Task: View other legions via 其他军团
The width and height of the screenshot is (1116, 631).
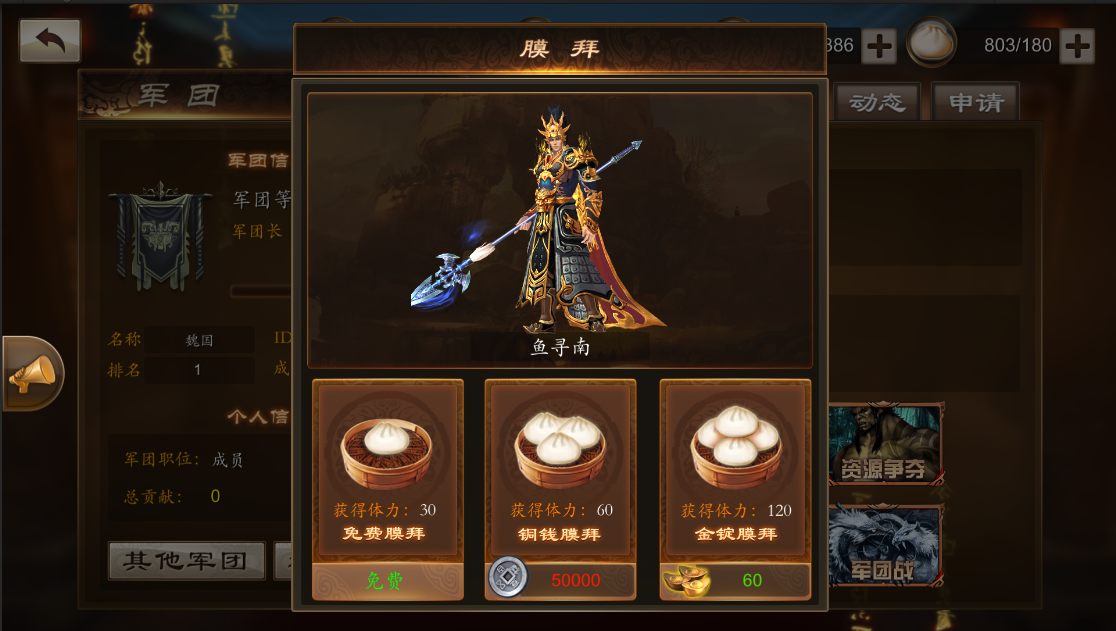Action: click(186, 561)
